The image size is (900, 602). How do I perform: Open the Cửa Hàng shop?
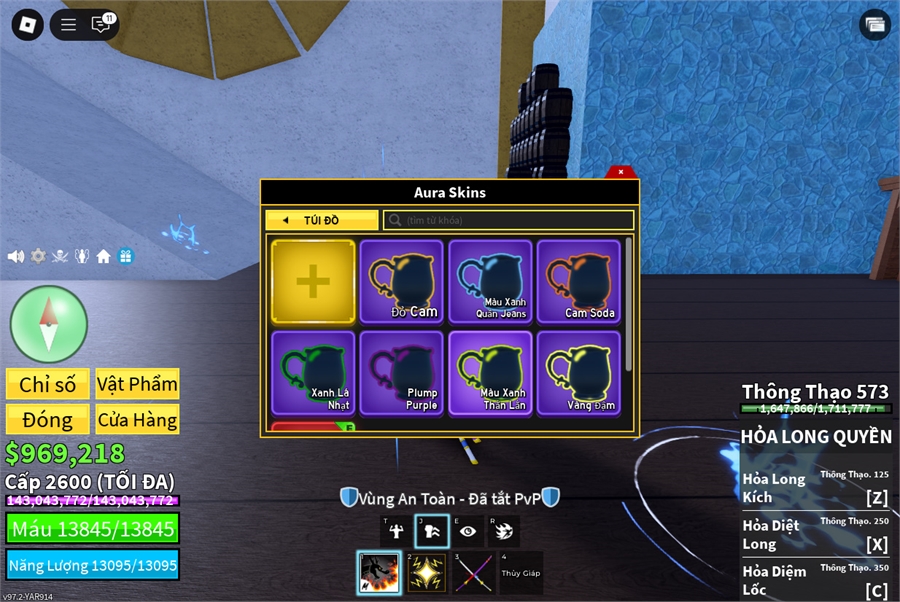pyautogui.click(x=138, y=420)
